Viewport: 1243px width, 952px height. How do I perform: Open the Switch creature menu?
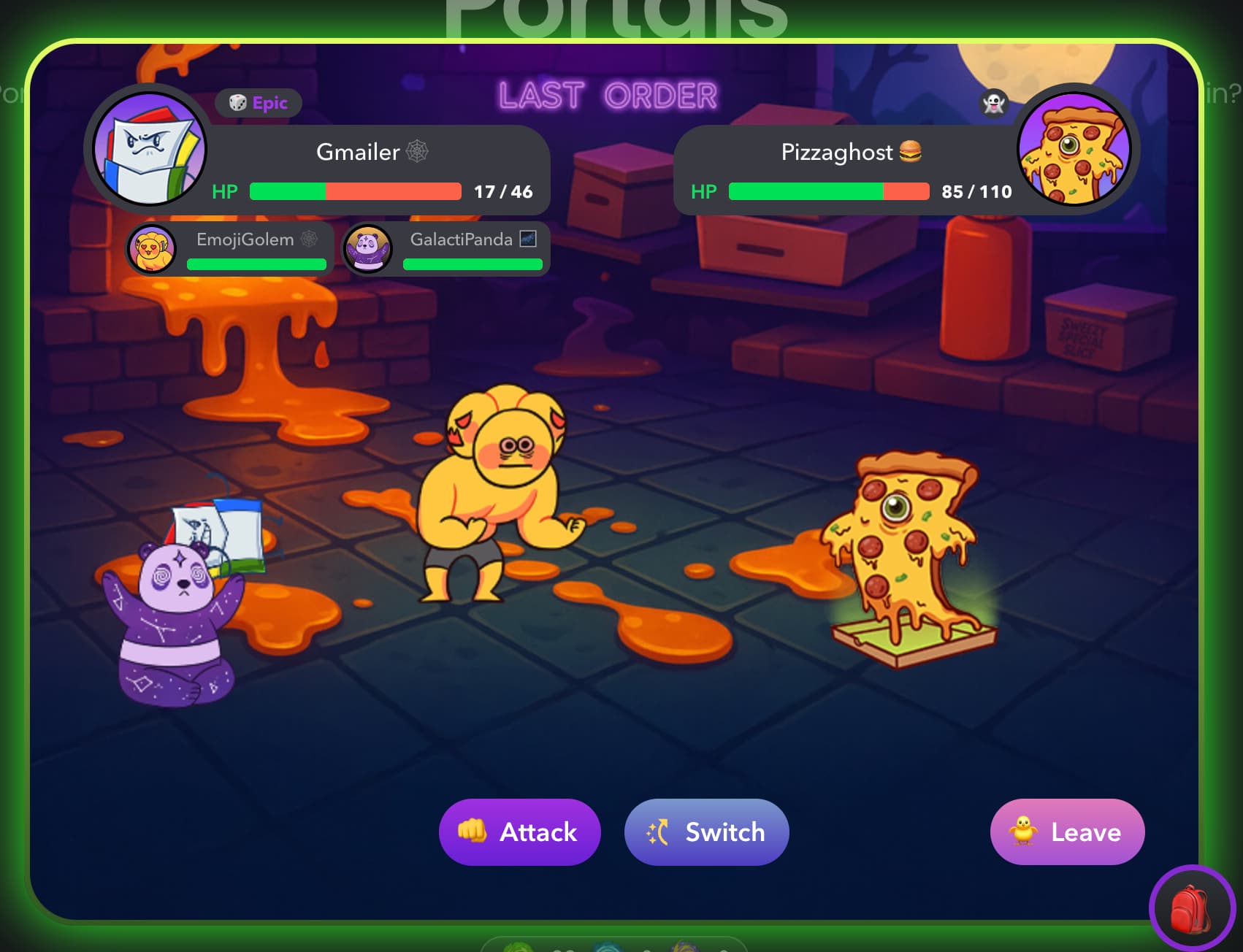pos(706,832)
